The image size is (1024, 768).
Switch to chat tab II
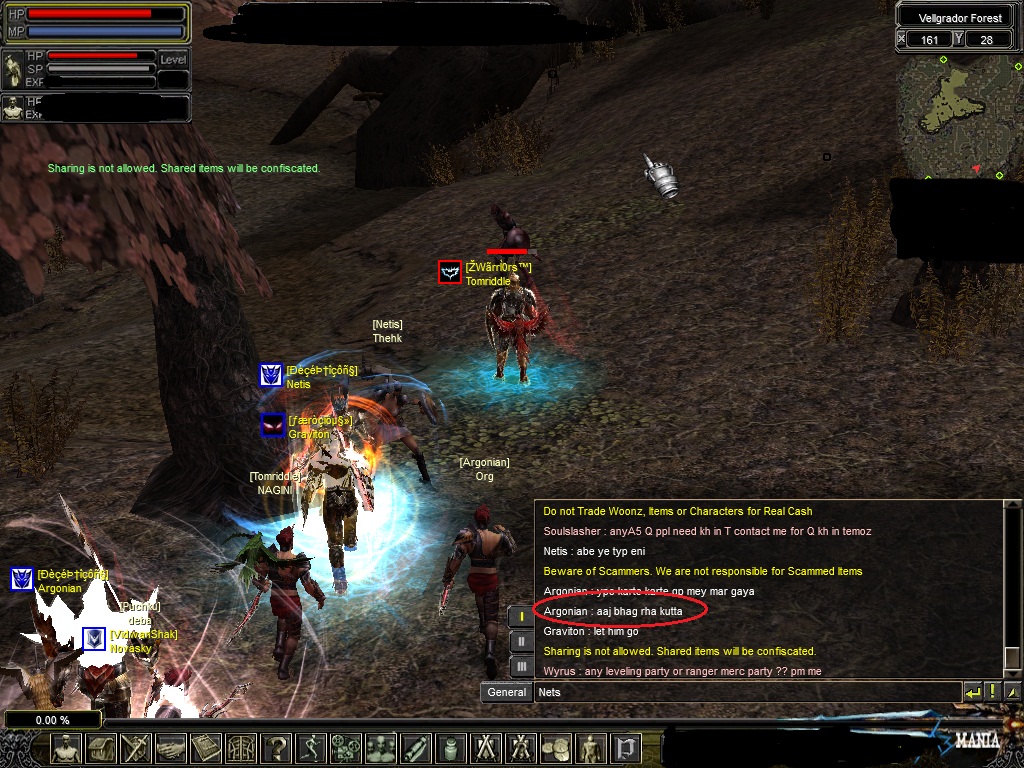coord(521,641)
